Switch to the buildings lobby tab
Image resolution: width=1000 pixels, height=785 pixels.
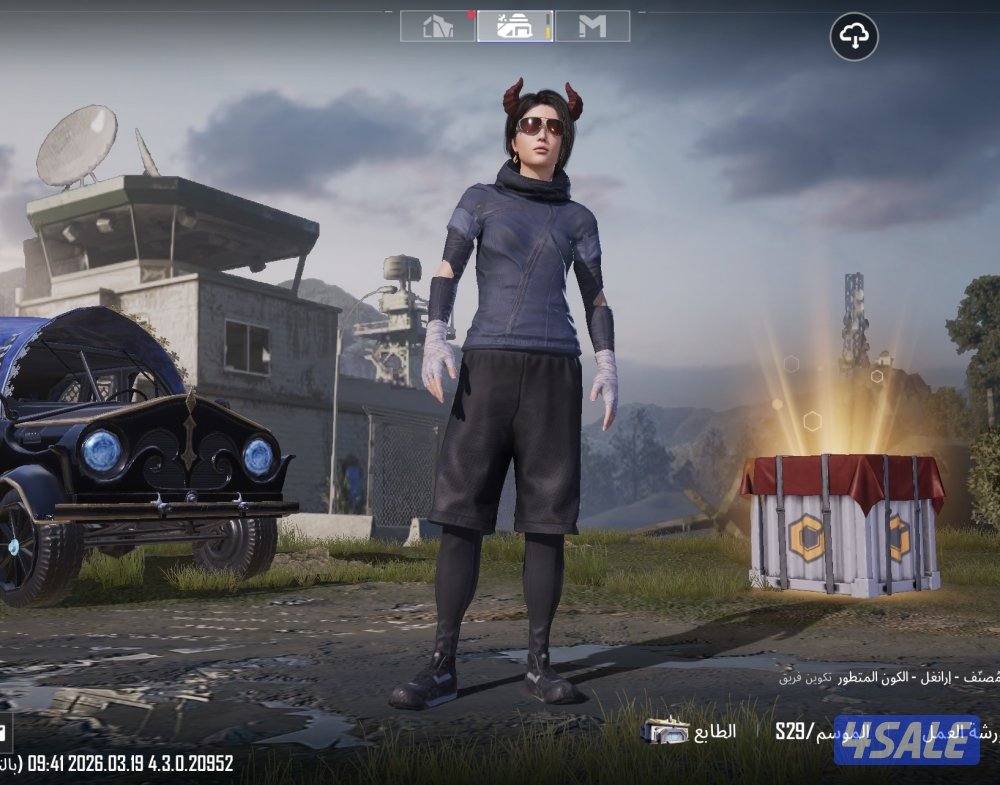[438, 26]
